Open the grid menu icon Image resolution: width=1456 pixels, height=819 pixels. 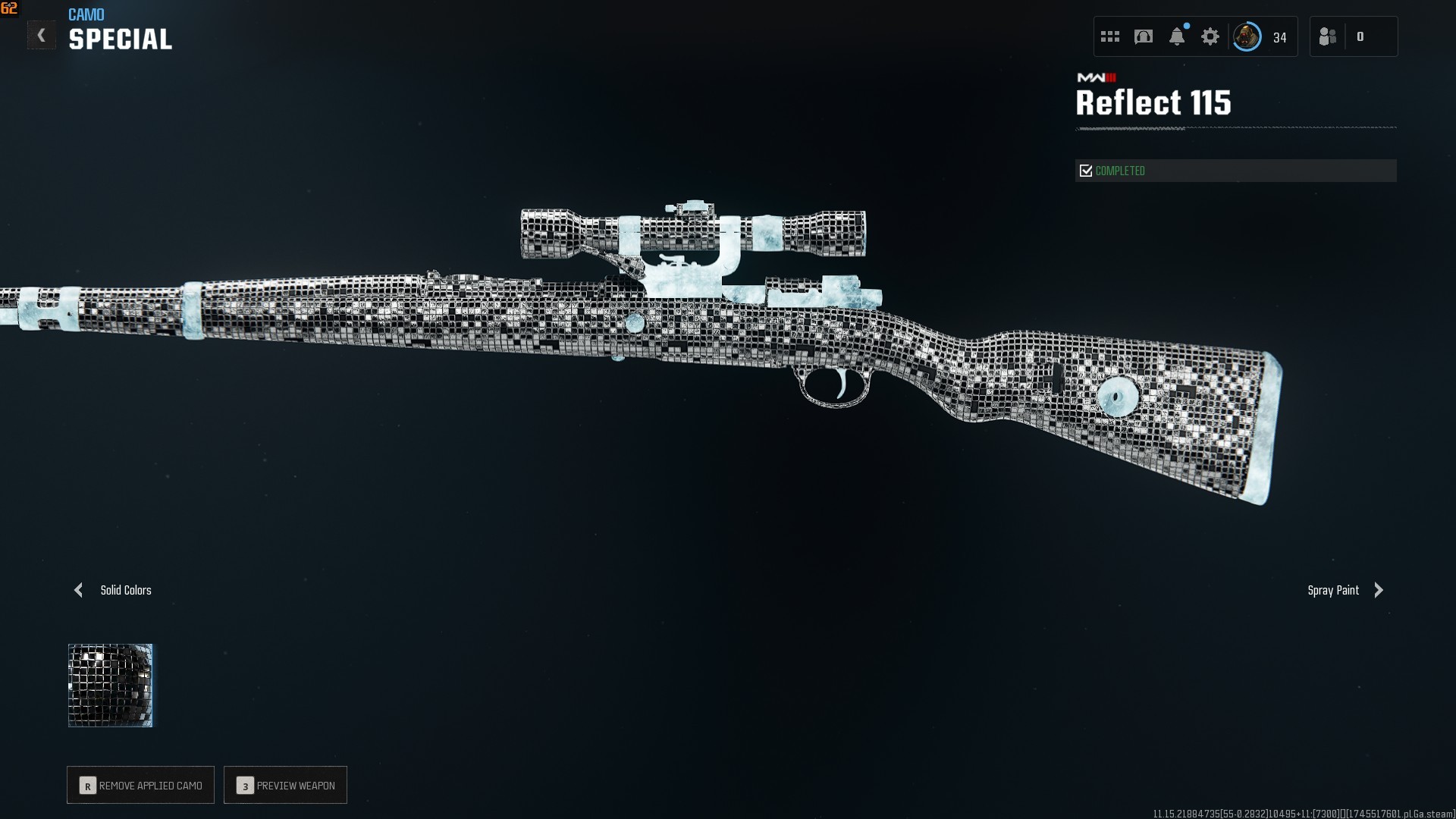point(1110,36)
